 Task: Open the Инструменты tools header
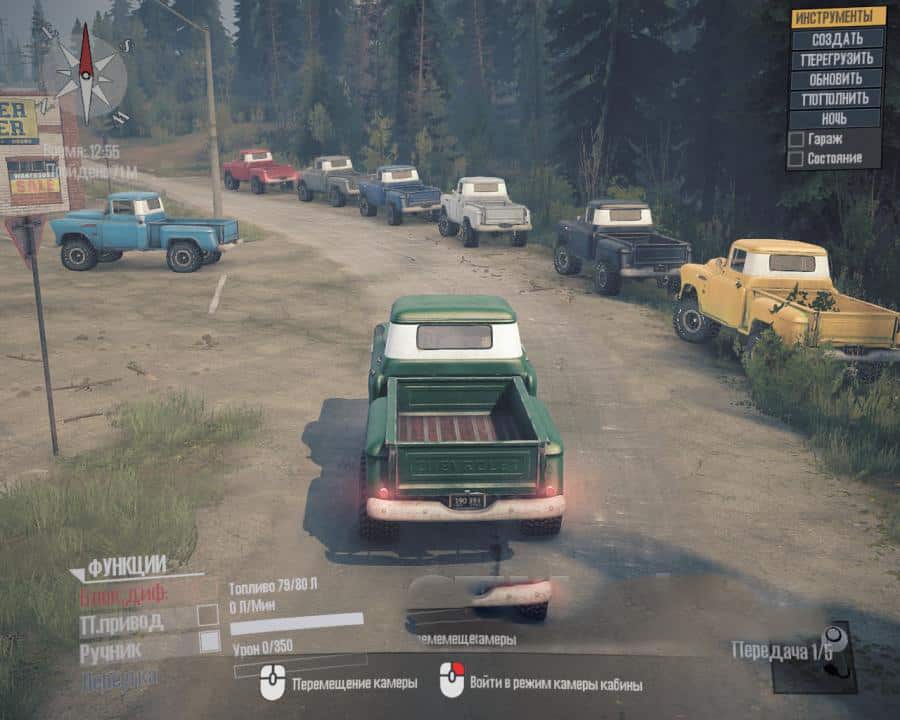coord(838,17)
